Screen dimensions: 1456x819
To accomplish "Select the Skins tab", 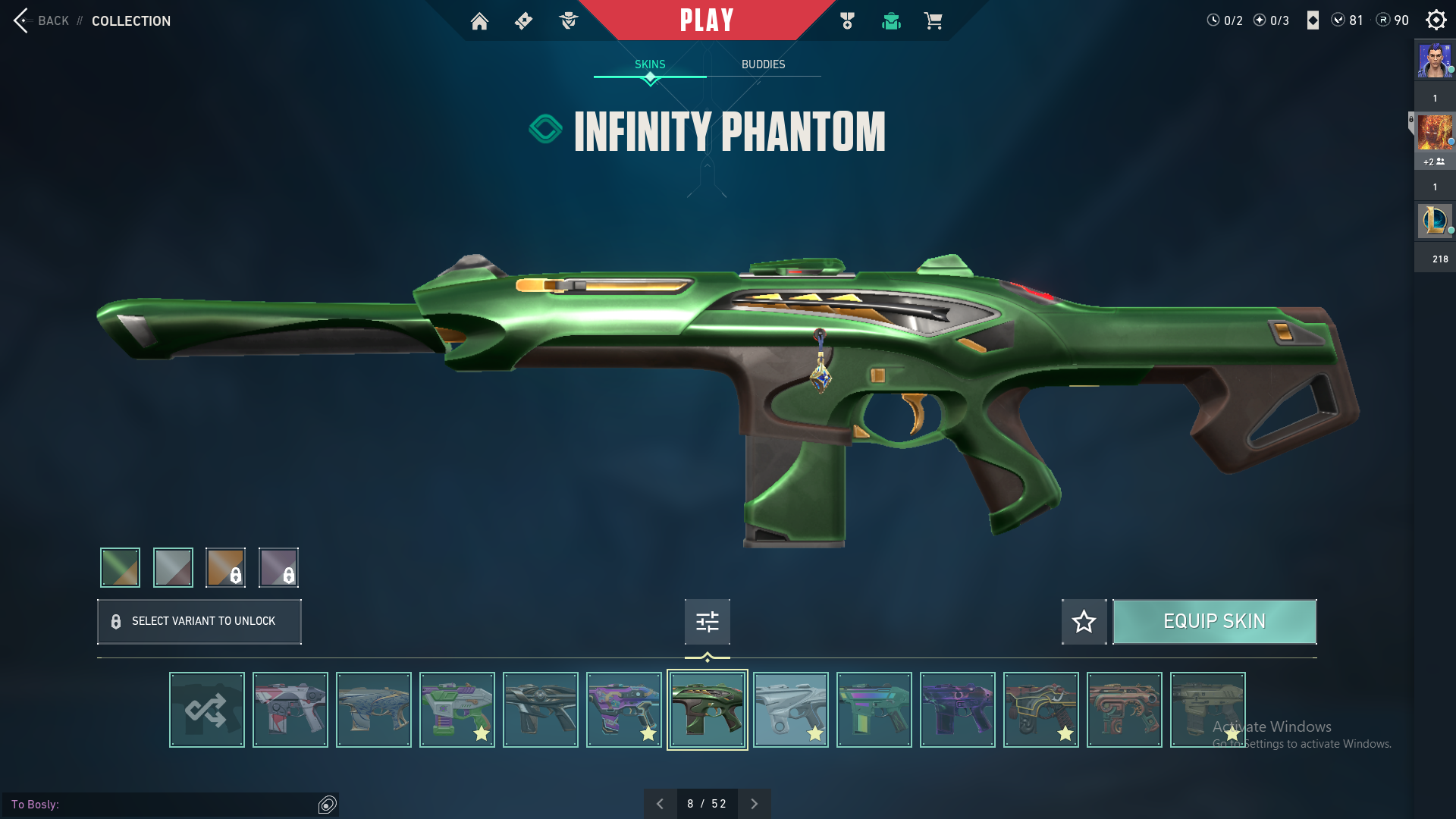I will (x=650, y=64).
